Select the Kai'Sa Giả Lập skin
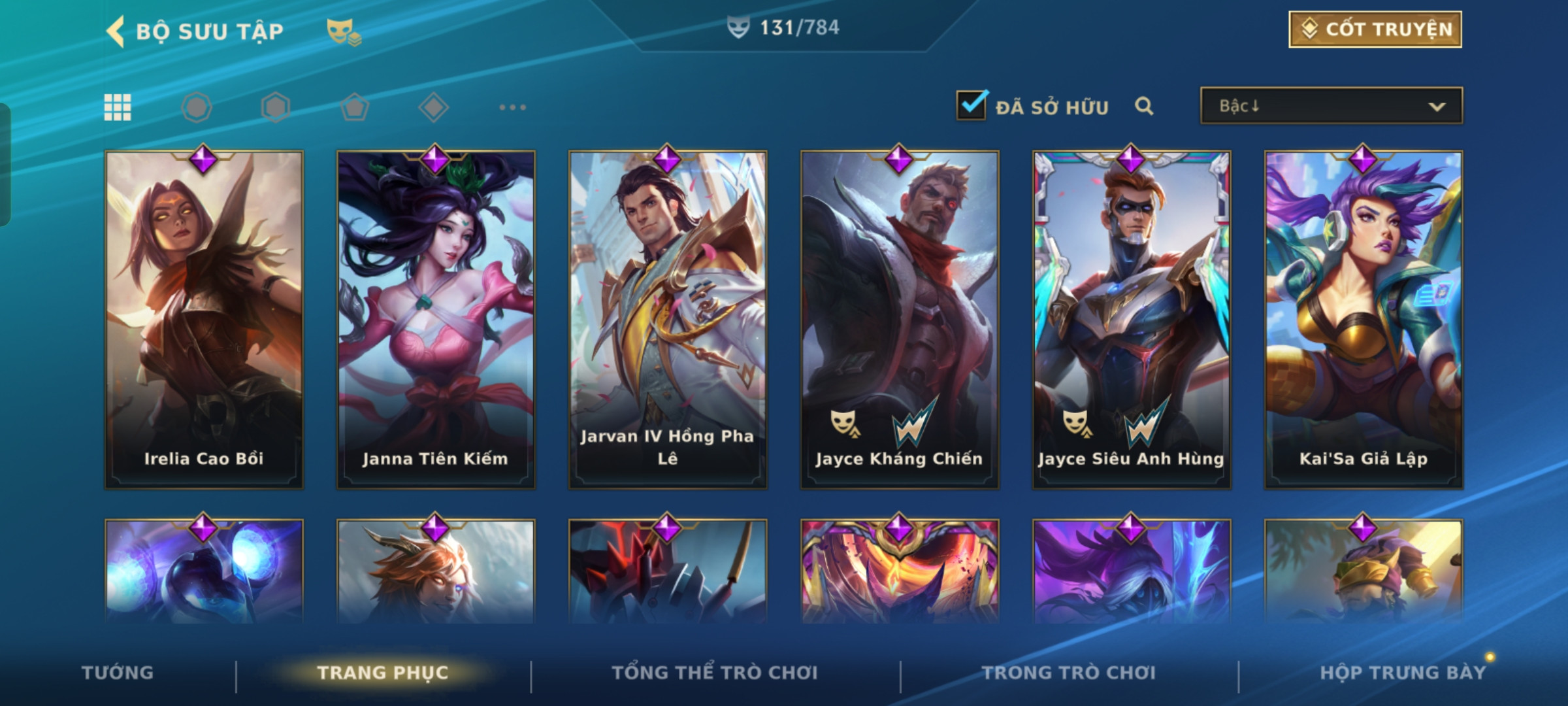Viewport: 1568px width, 706px height. (x=1364, y=320)
